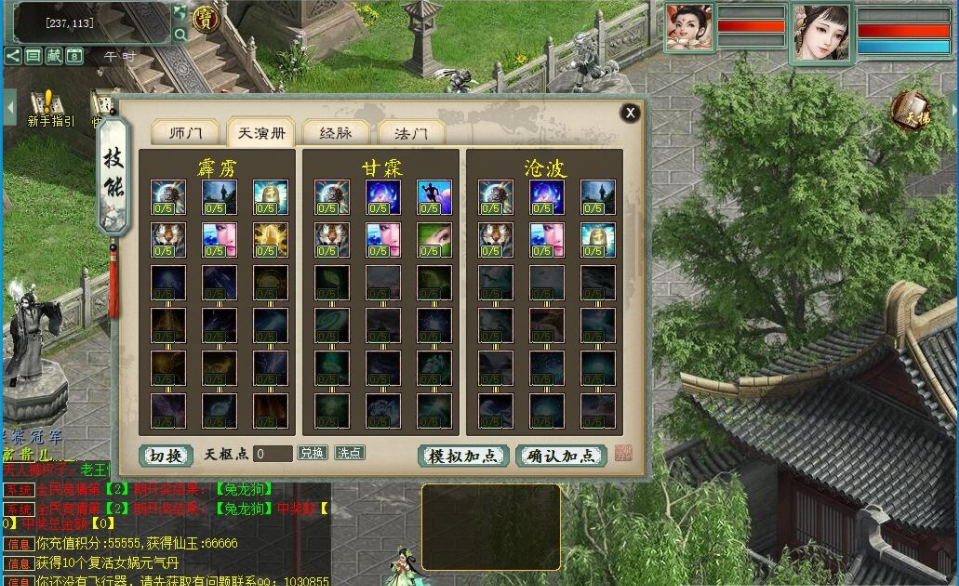Close the skills panel
Viewport: 959px width, 586px height.
tap(630, 113)
